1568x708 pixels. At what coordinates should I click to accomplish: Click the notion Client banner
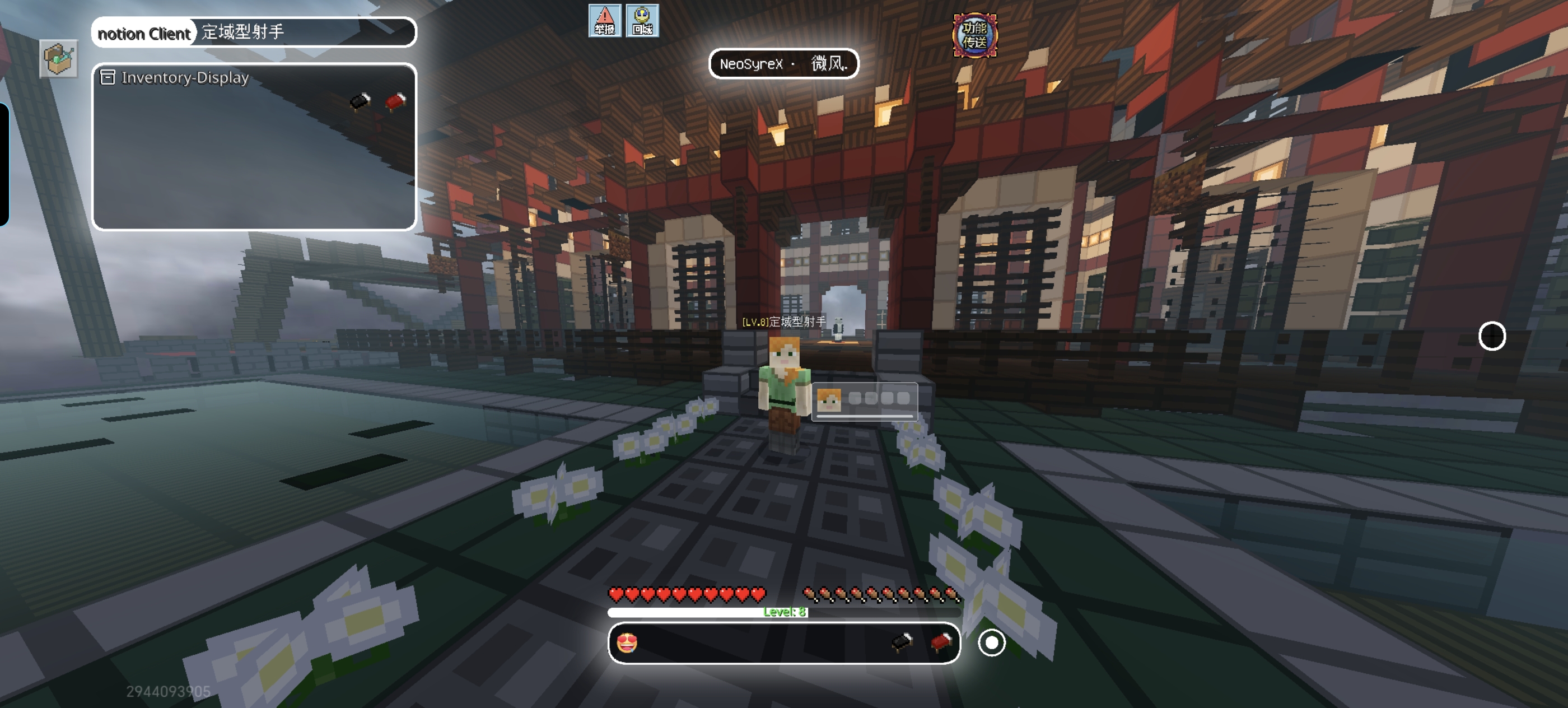144,33
